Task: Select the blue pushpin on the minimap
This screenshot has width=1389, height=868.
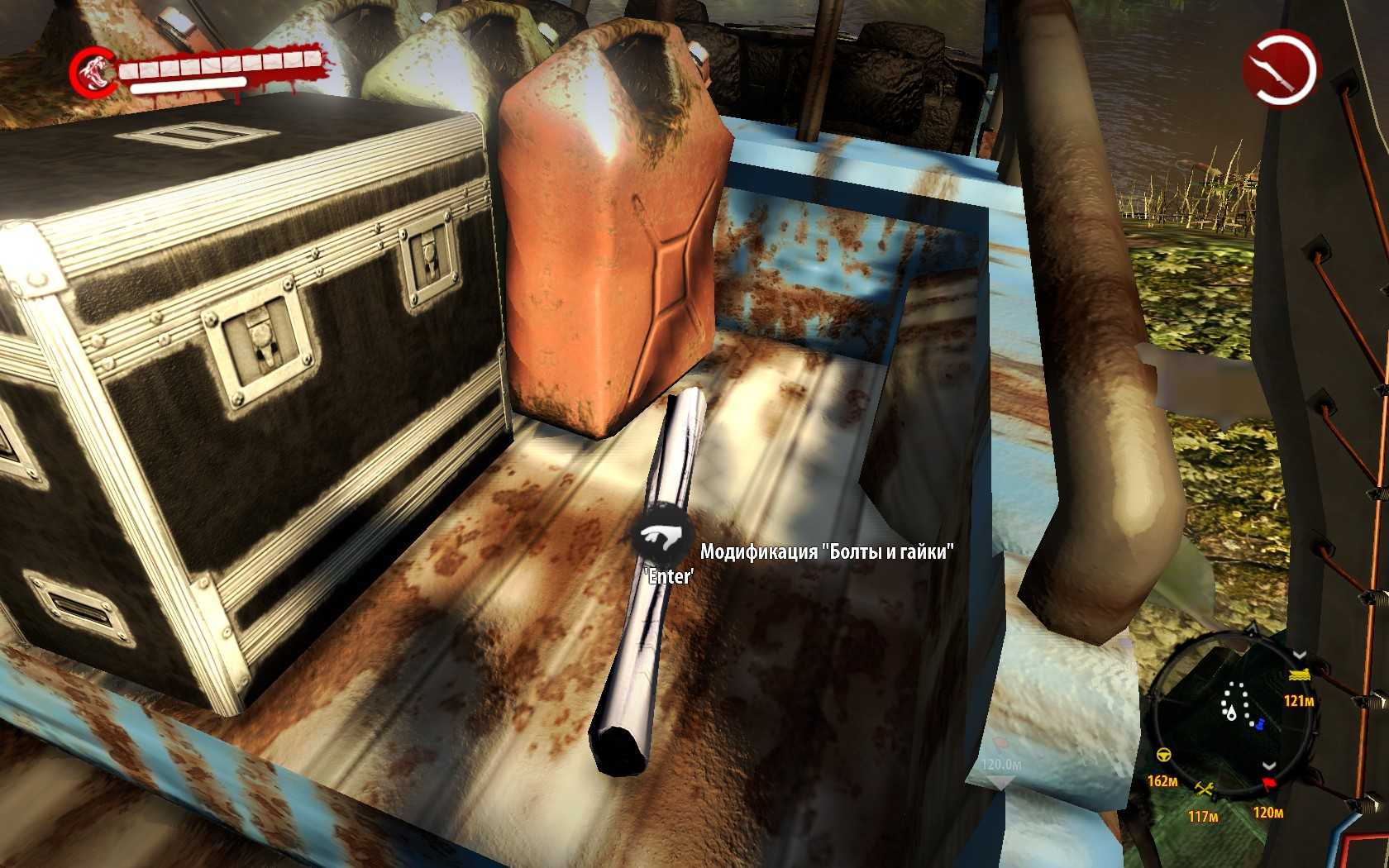Action: [x=1260, y=725]
